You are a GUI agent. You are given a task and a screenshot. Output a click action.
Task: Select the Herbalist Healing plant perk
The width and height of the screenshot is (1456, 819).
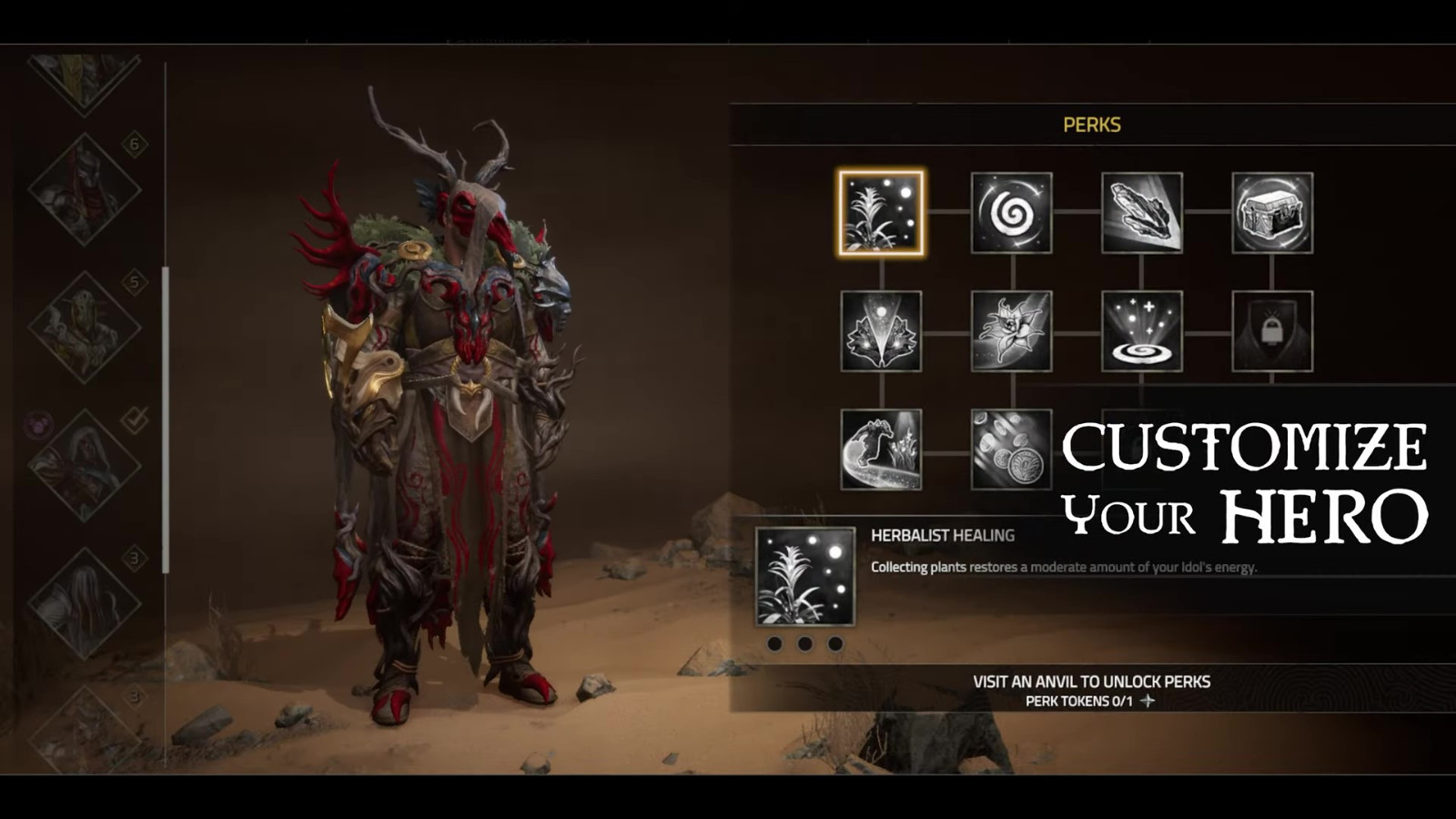pyautogui.click(x=881, y=213)
